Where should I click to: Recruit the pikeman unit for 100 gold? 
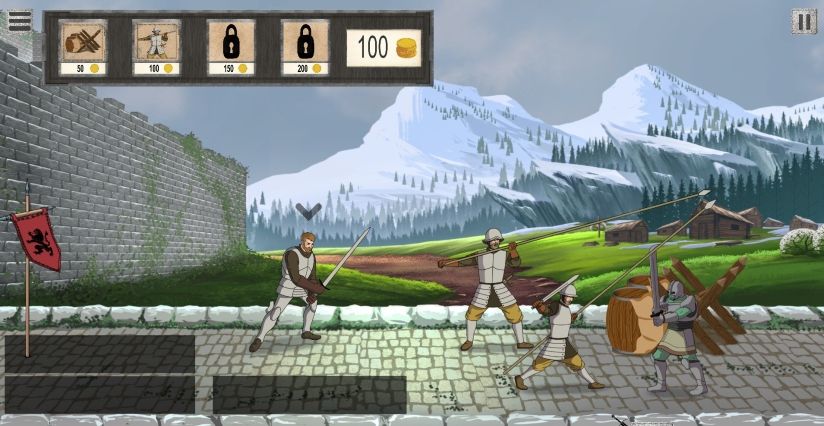pos(157,47)
